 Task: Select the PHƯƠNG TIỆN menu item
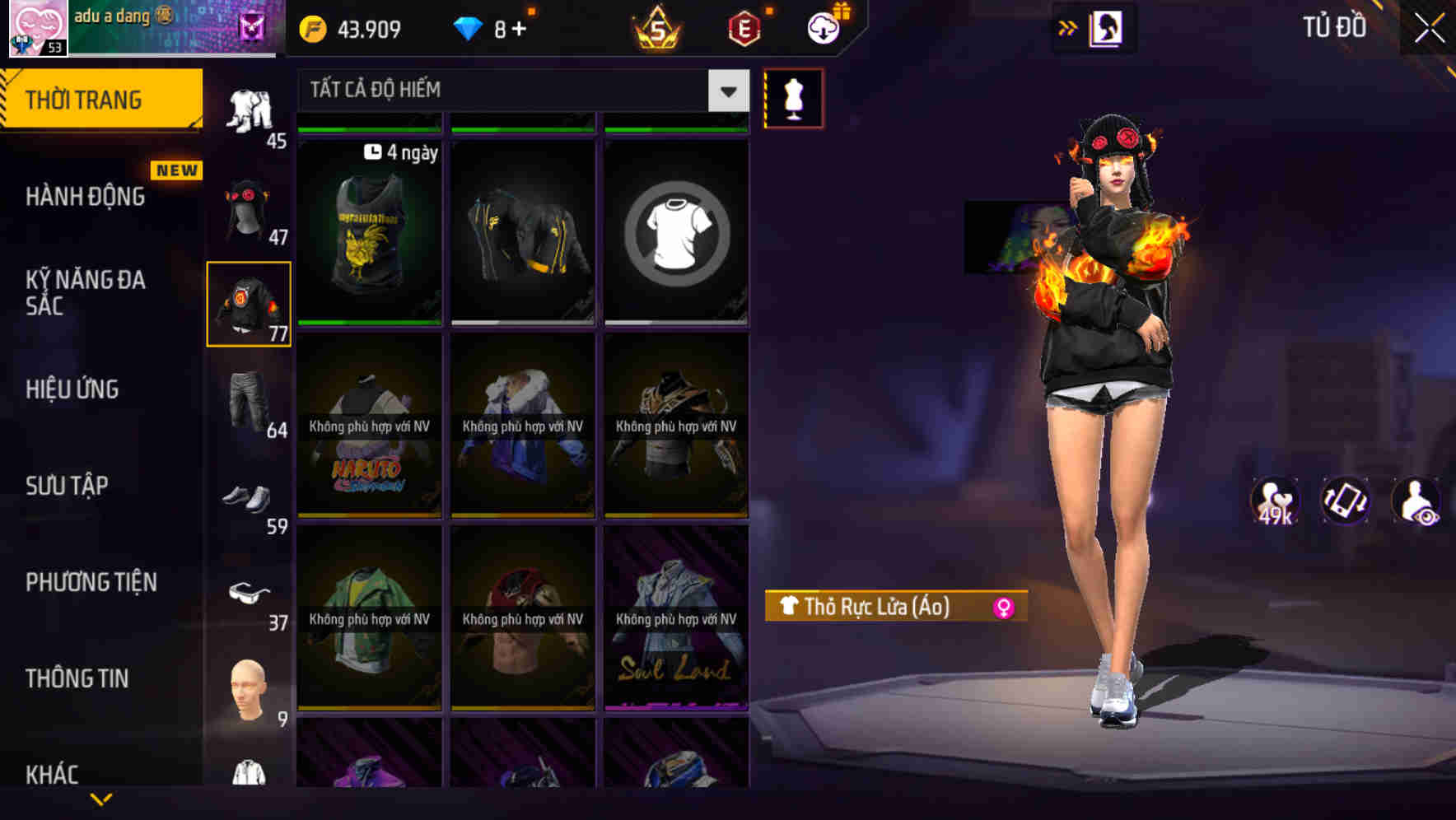tap(91, 582)
